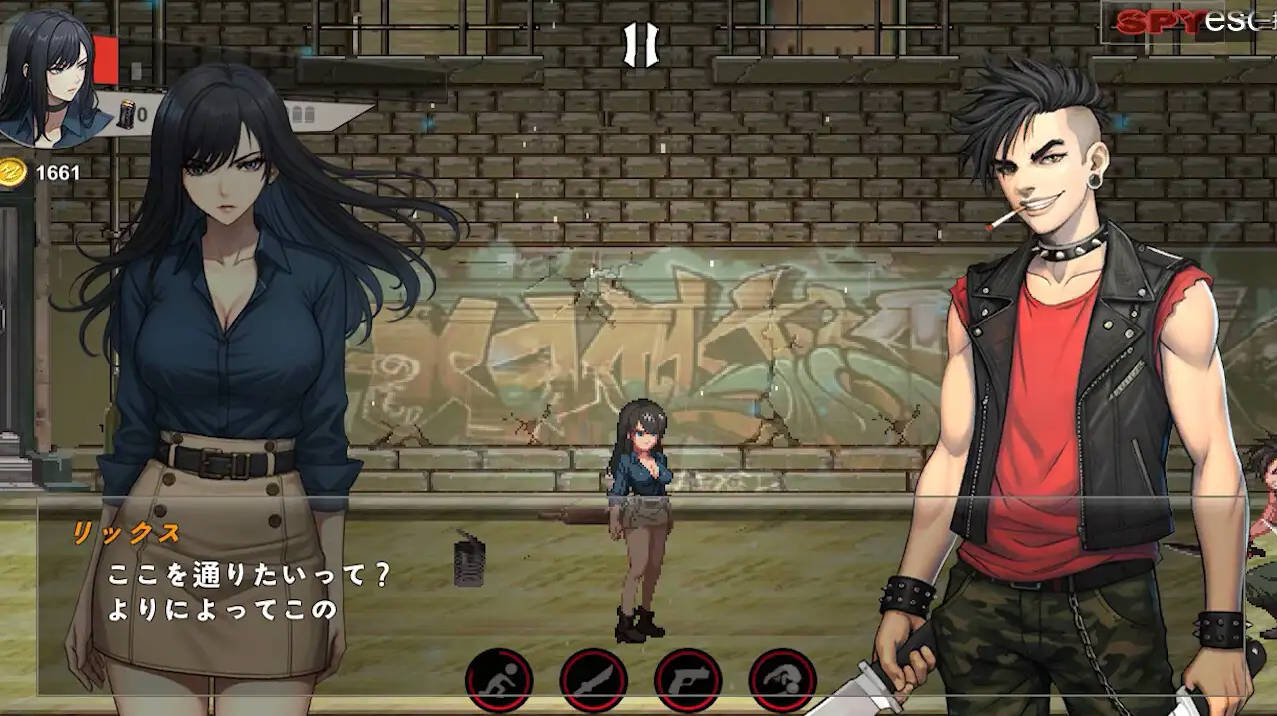This screenshot has height=716, width=1277.
Task: Select the knife attack skill icon
Action: click(593, 680)
